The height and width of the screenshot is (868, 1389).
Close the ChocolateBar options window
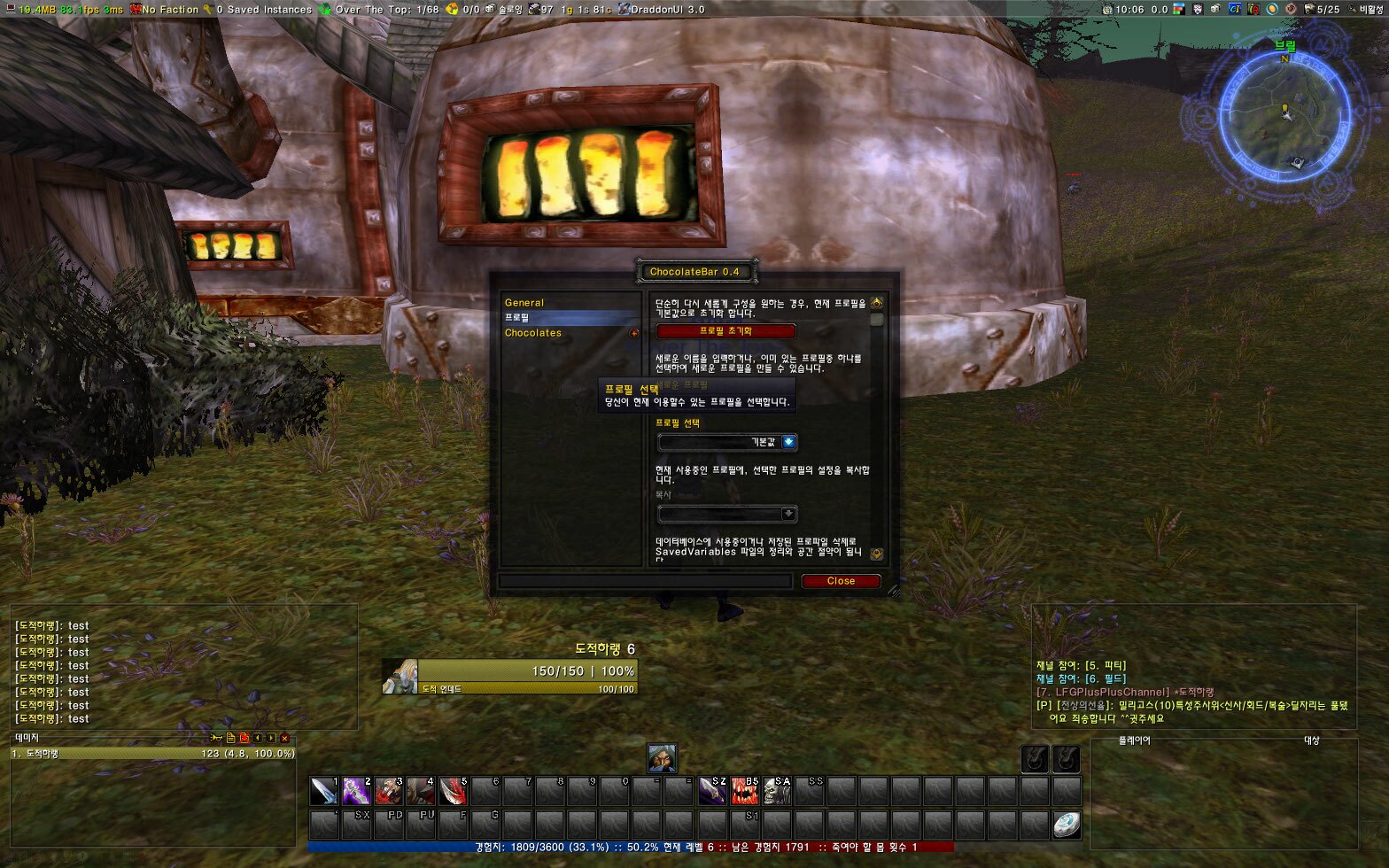[x=840, y=581]
